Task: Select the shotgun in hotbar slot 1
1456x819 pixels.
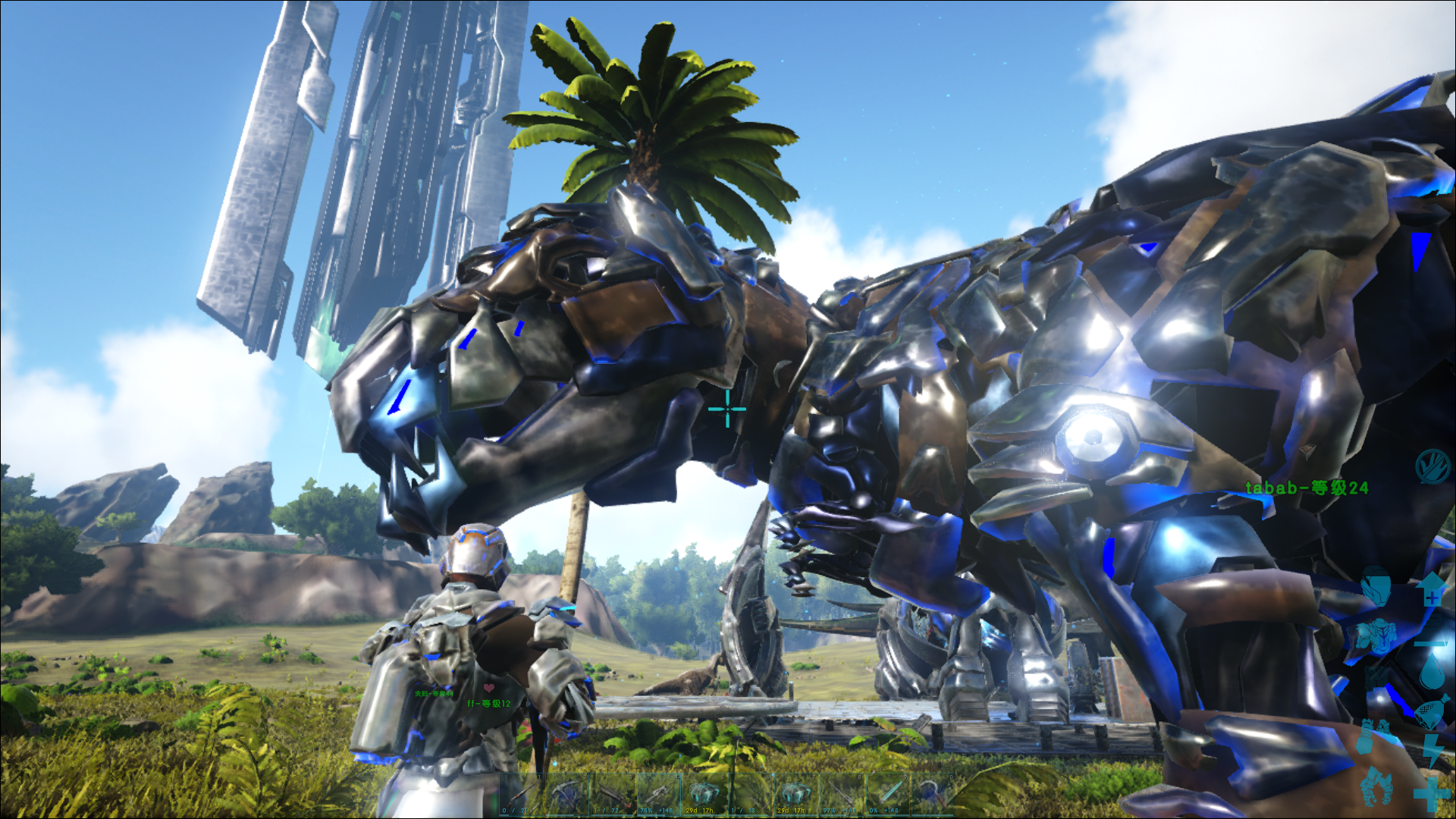Action: coord(522,795)
